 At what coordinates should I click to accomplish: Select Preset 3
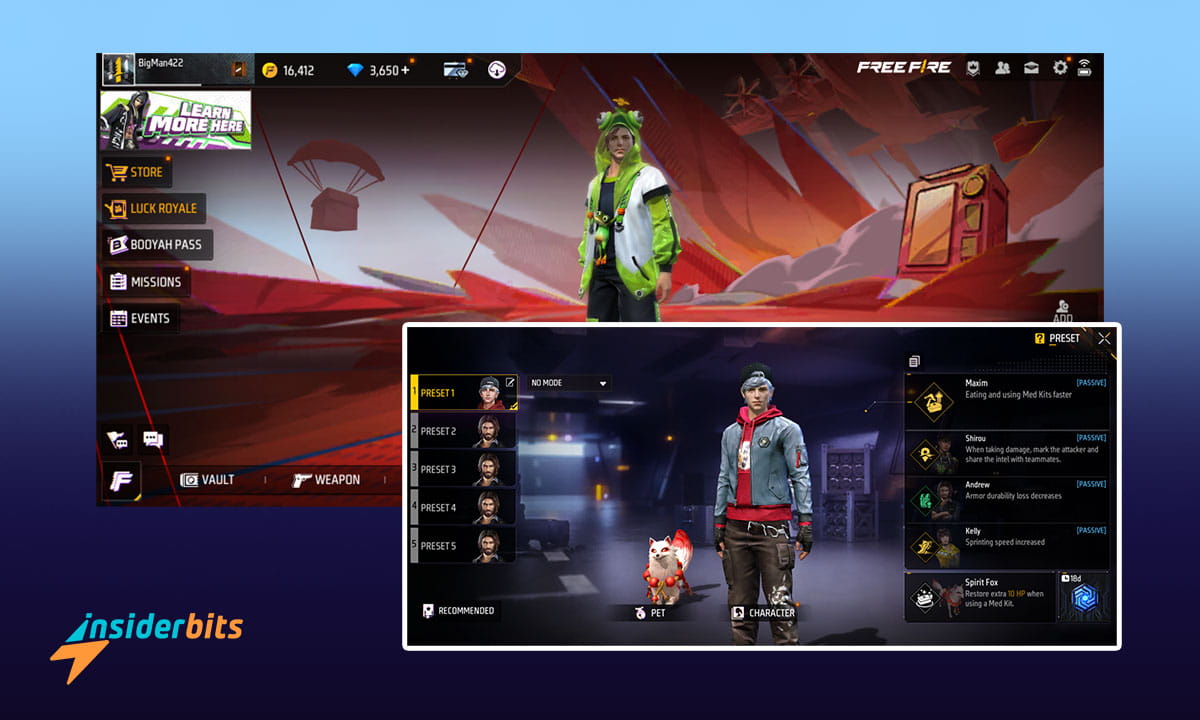click(x=464, y=469)
